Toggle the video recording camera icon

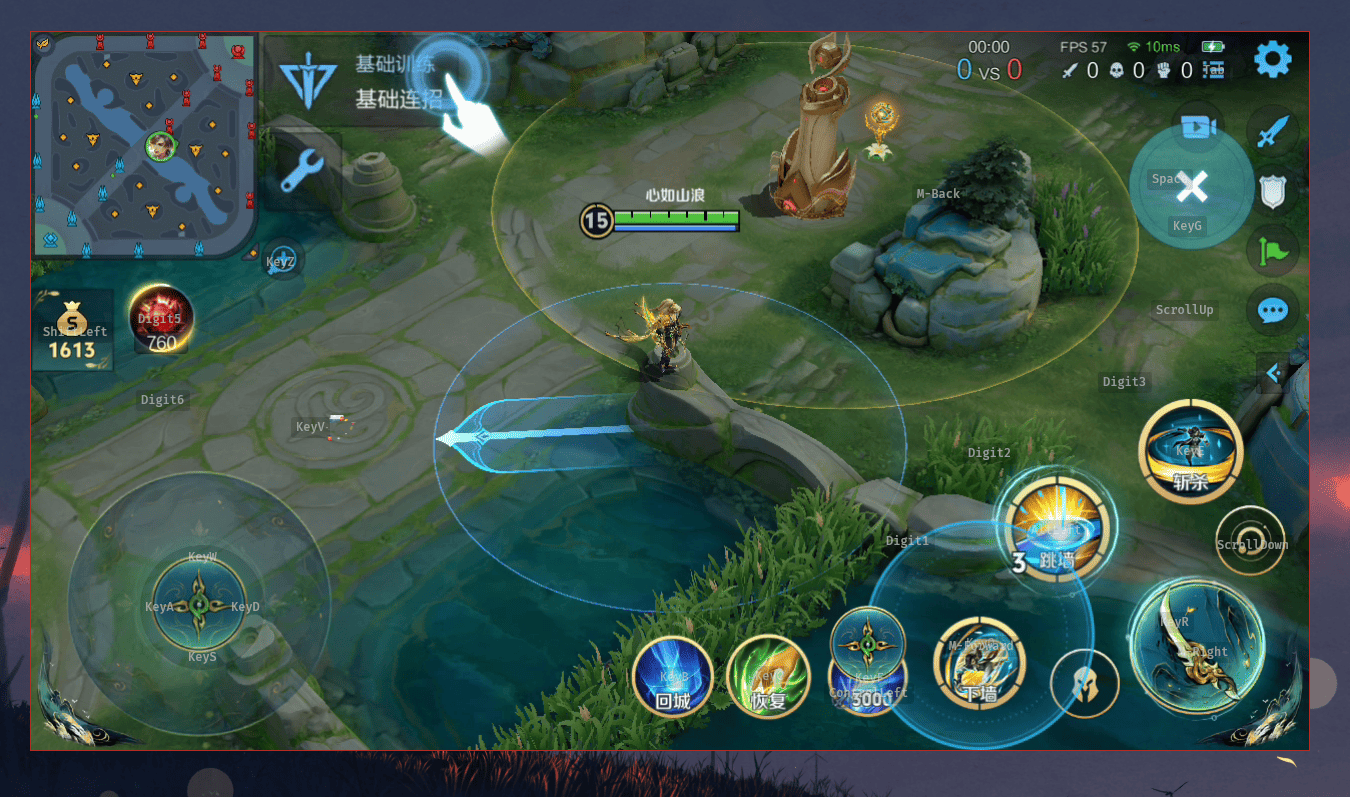tap(1197, 127)
